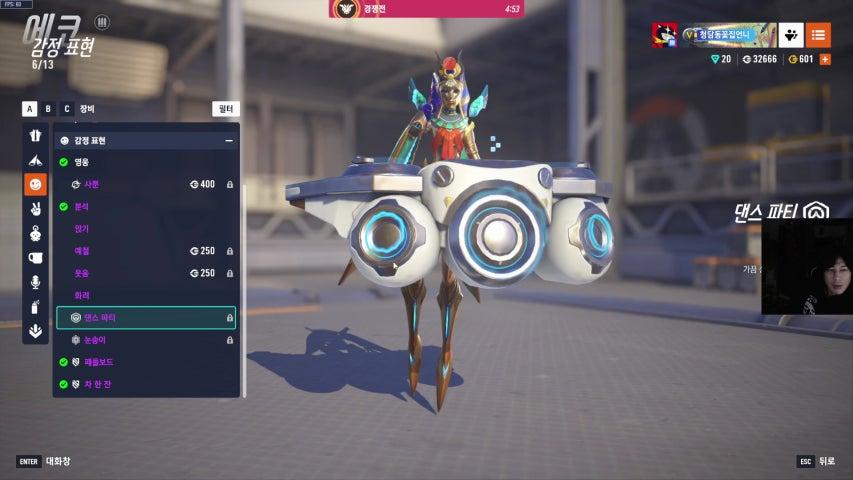Open the 필터 filter button
Viewport: 853px width, 480px height.
pyautogui.click(x=226, y=109)
